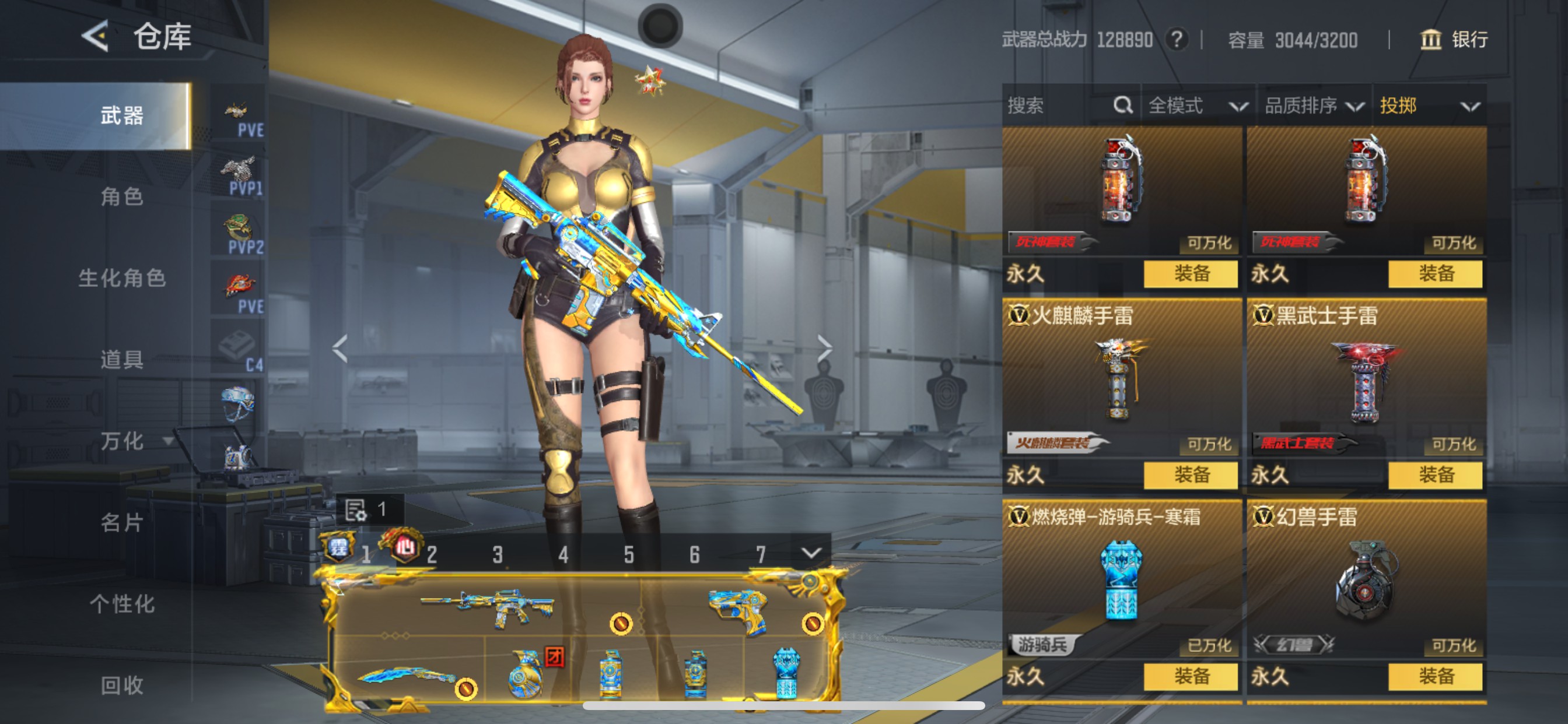The image size is (1568, 724).
Task: Open the 银行 bank
Action: [x=1455, y=40]
